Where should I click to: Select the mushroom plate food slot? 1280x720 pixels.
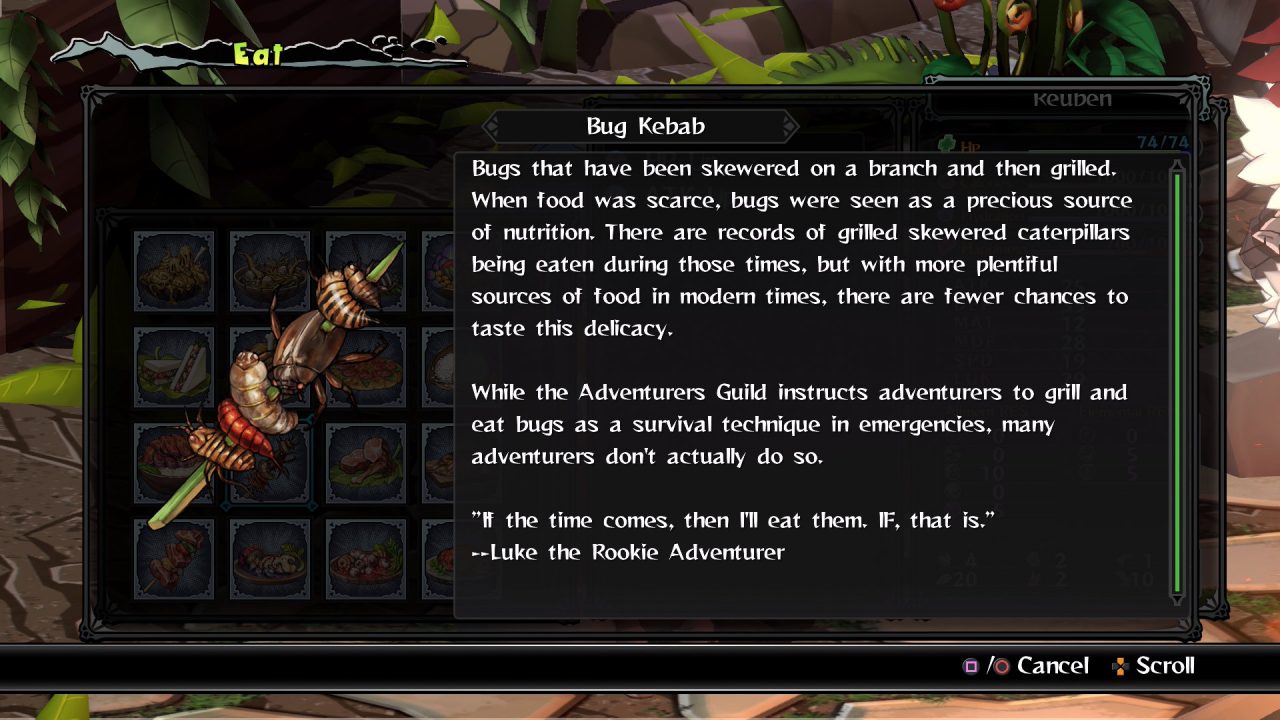(x=270, y=559)
